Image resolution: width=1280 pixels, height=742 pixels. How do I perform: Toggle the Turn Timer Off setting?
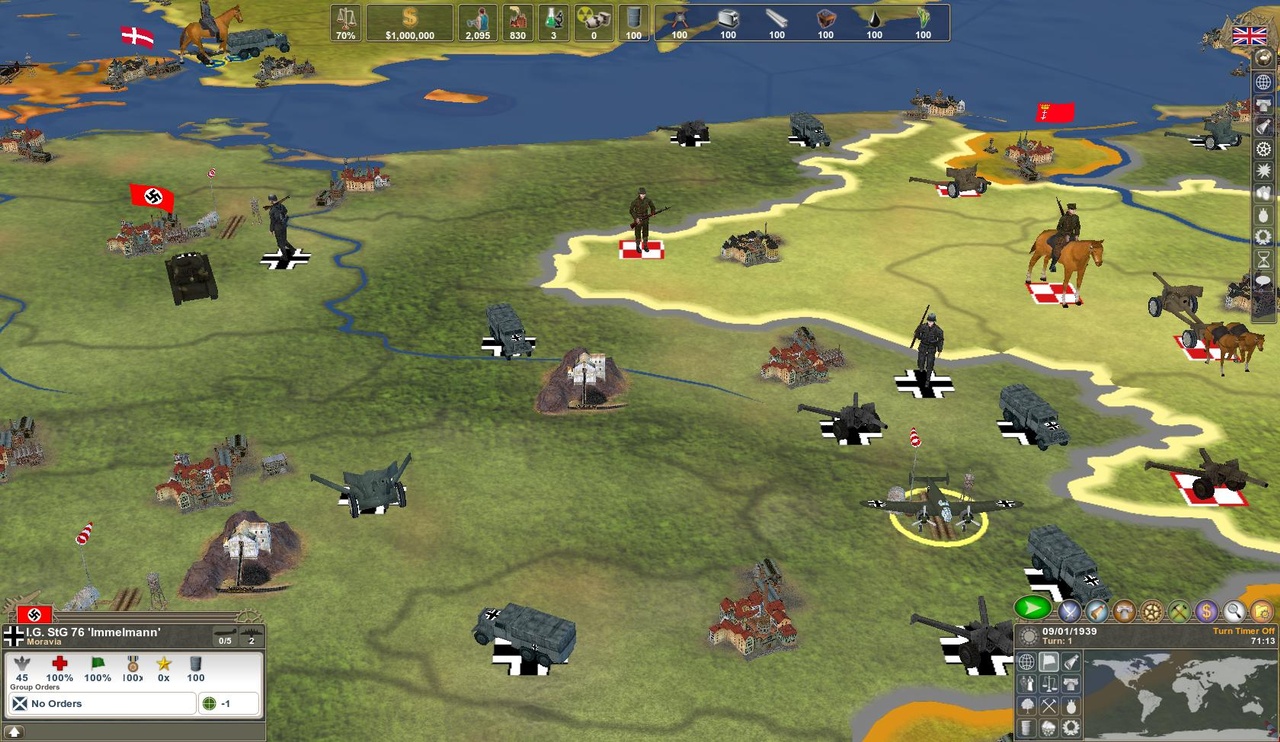pos(1244,631)
